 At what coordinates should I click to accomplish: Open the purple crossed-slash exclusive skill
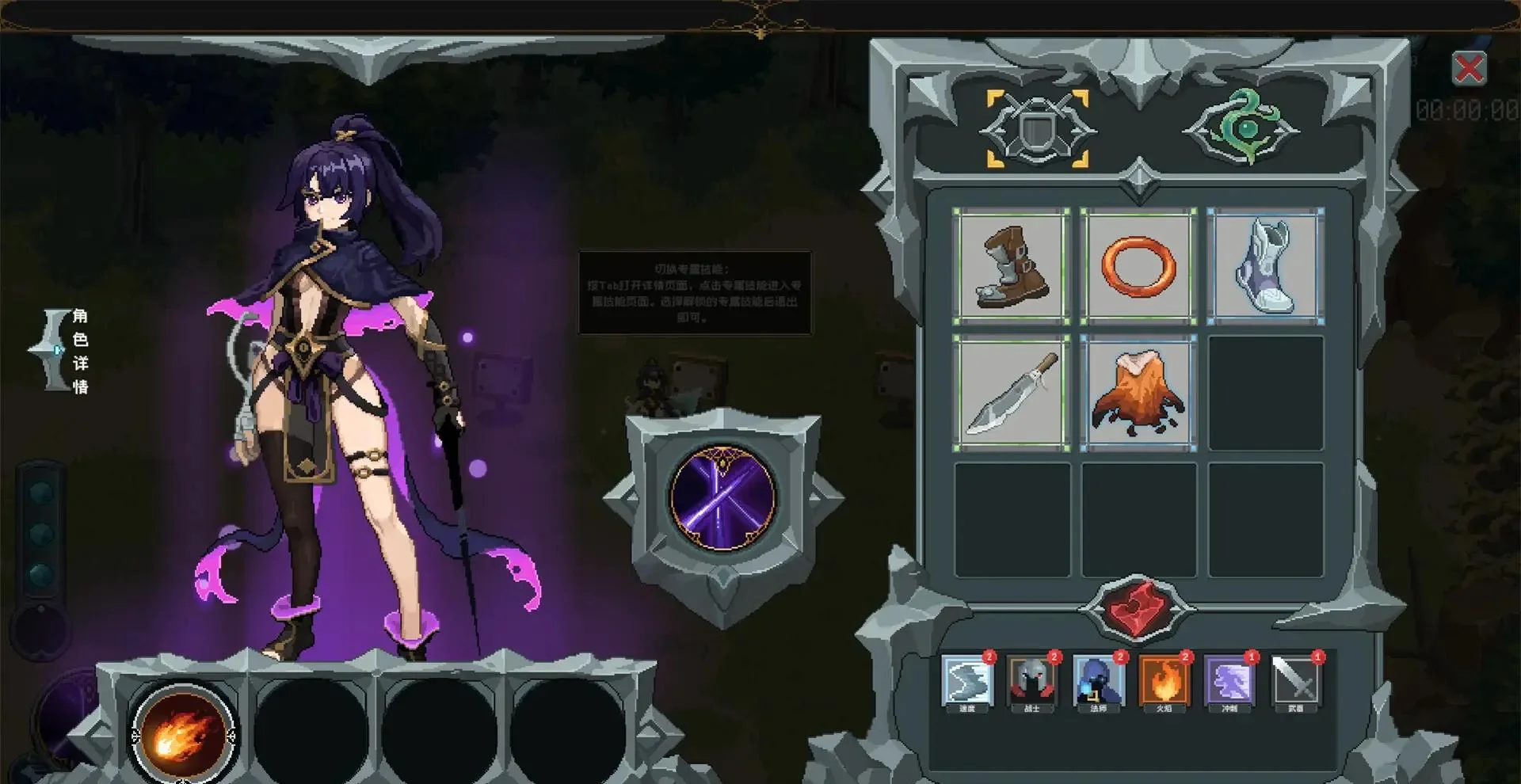(722, 499)
